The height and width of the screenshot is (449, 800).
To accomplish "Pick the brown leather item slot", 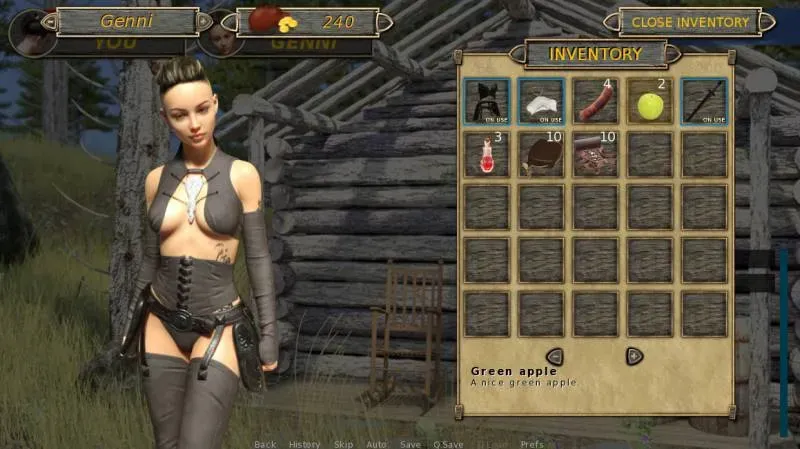I will pyautogui.click(x=541, y=155).
